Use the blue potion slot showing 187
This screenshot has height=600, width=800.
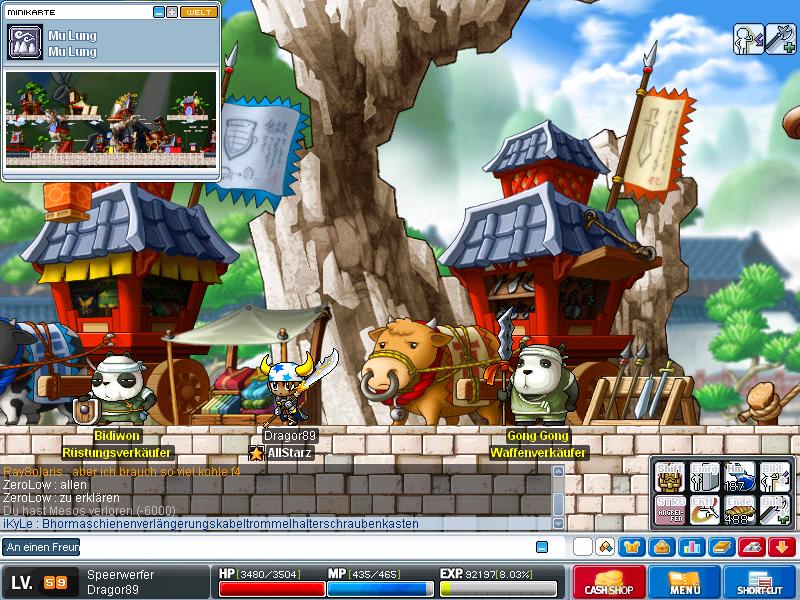[739, 475]
